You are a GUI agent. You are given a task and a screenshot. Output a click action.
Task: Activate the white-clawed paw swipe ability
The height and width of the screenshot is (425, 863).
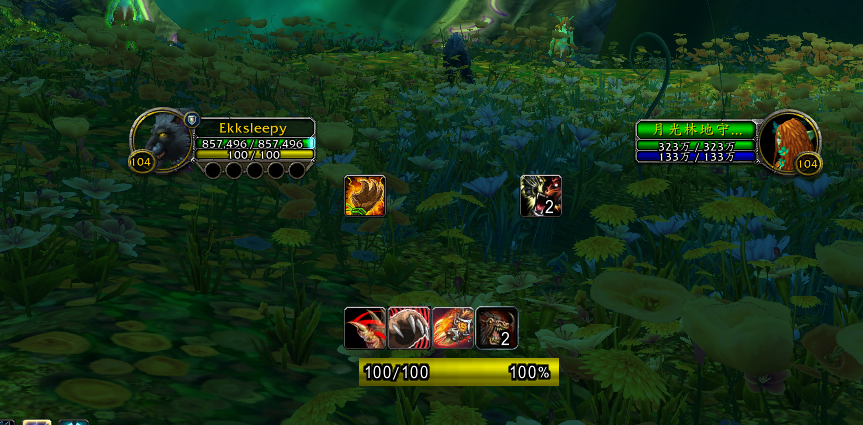click(409, 327)
